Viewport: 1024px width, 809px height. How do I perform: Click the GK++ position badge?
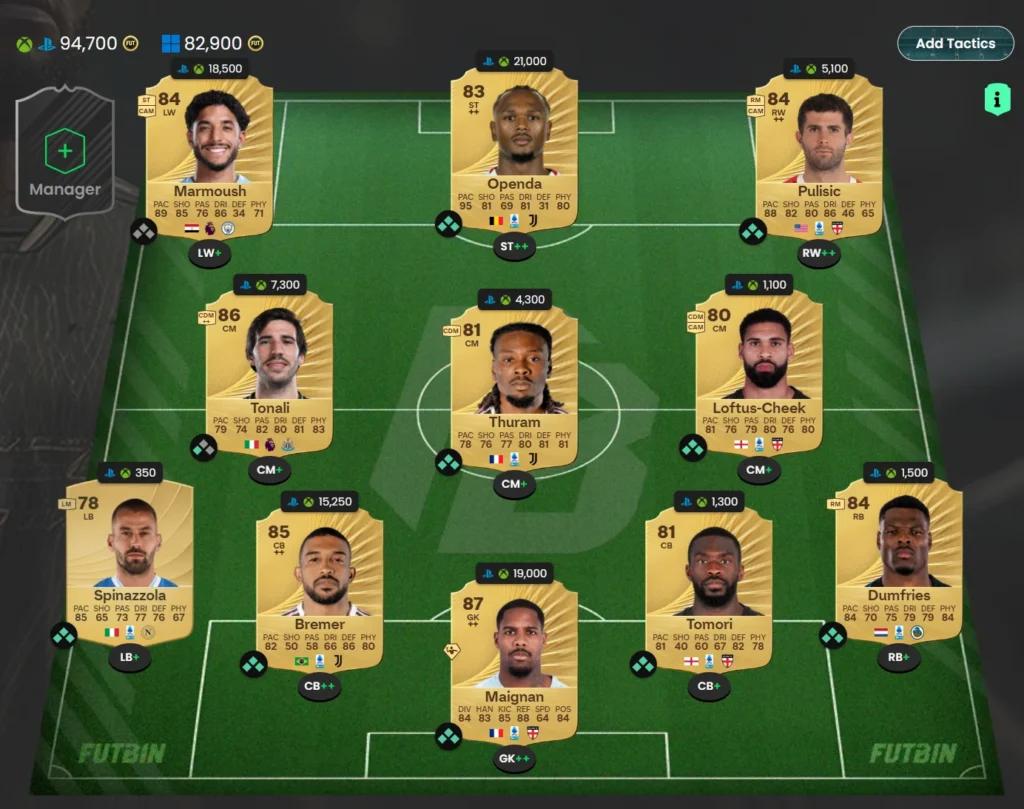click(514, 759)
